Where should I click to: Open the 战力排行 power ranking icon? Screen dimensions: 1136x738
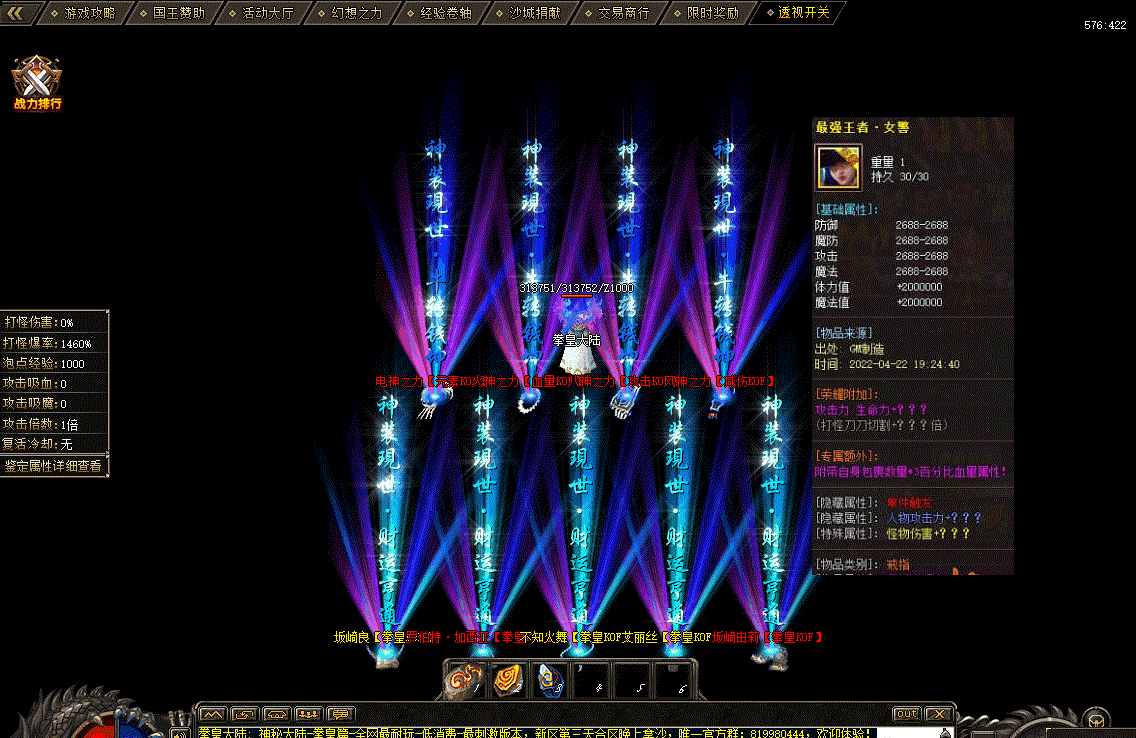38,82
